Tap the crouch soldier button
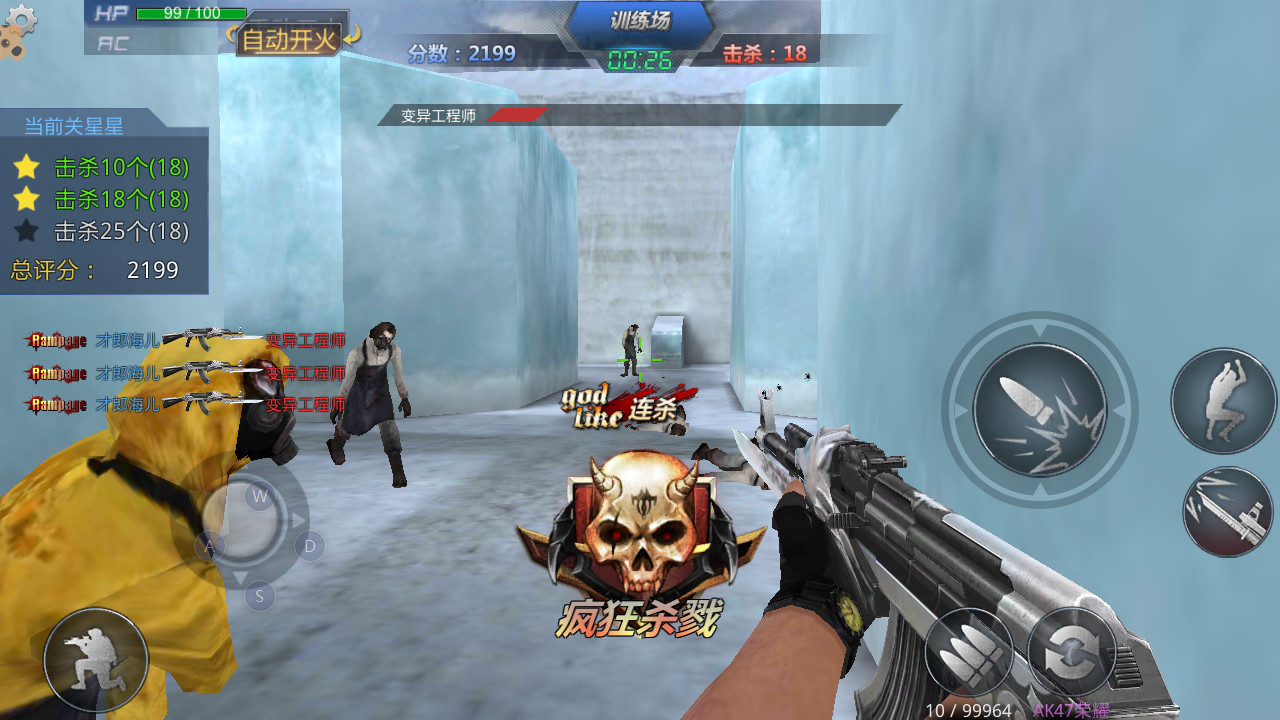The width and height of the screenshot is (1280, 720). pyautogui.click(x=96, y=660)
